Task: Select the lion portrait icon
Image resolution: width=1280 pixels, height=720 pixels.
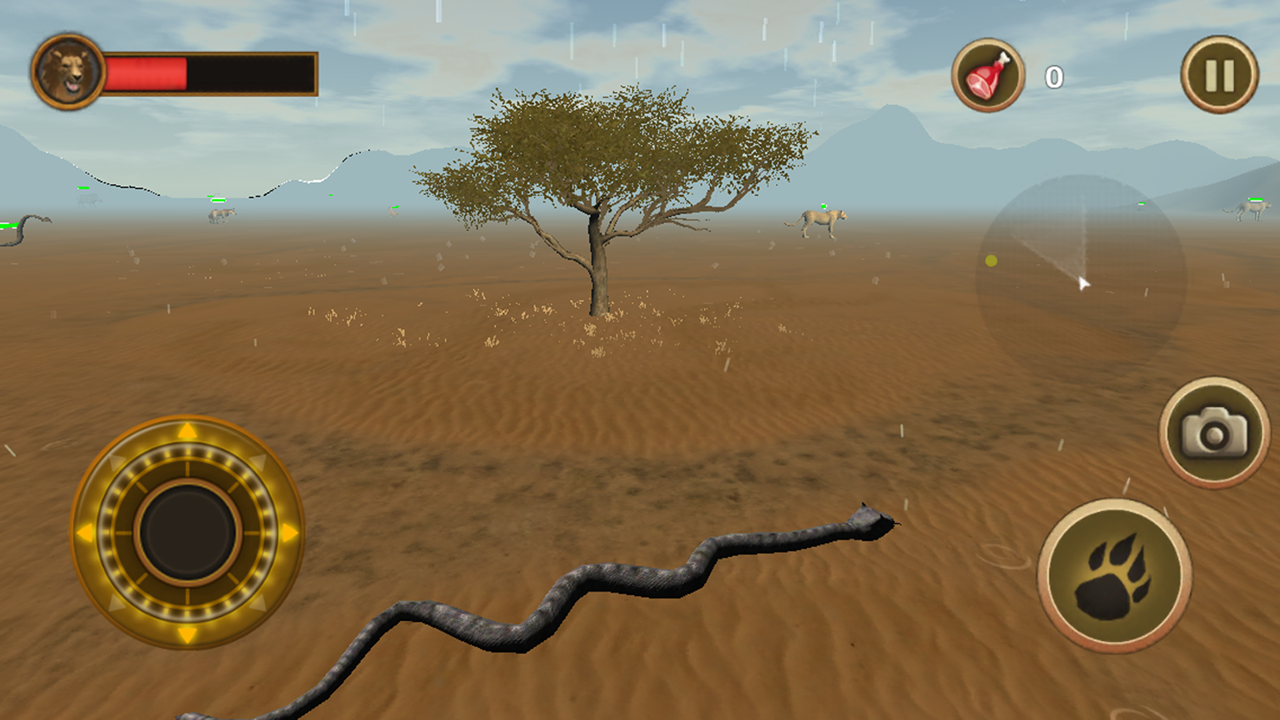Action: (x=68, y=72)
